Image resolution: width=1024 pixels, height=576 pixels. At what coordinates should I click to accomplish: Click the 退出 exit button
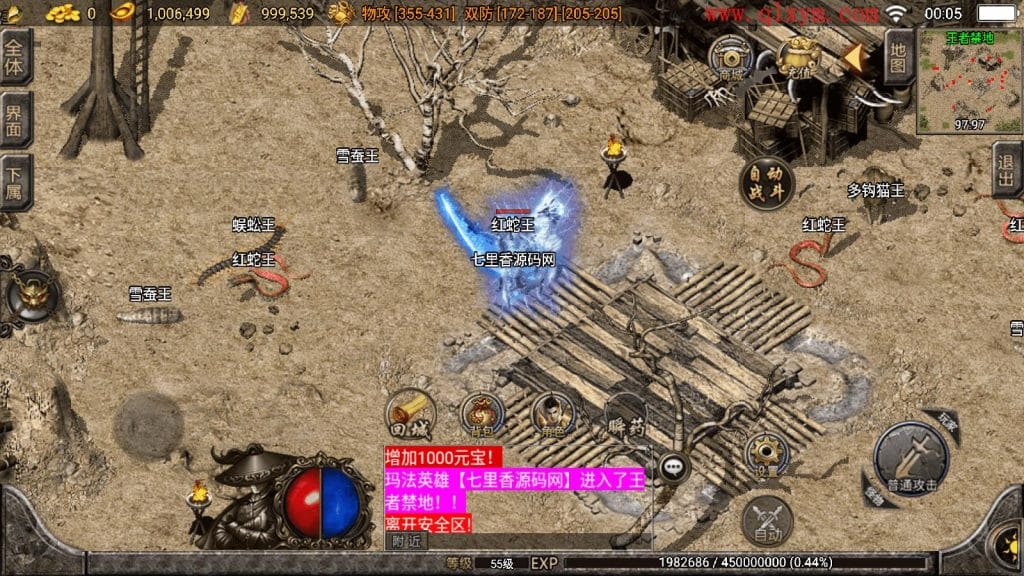coord(1007,170)
